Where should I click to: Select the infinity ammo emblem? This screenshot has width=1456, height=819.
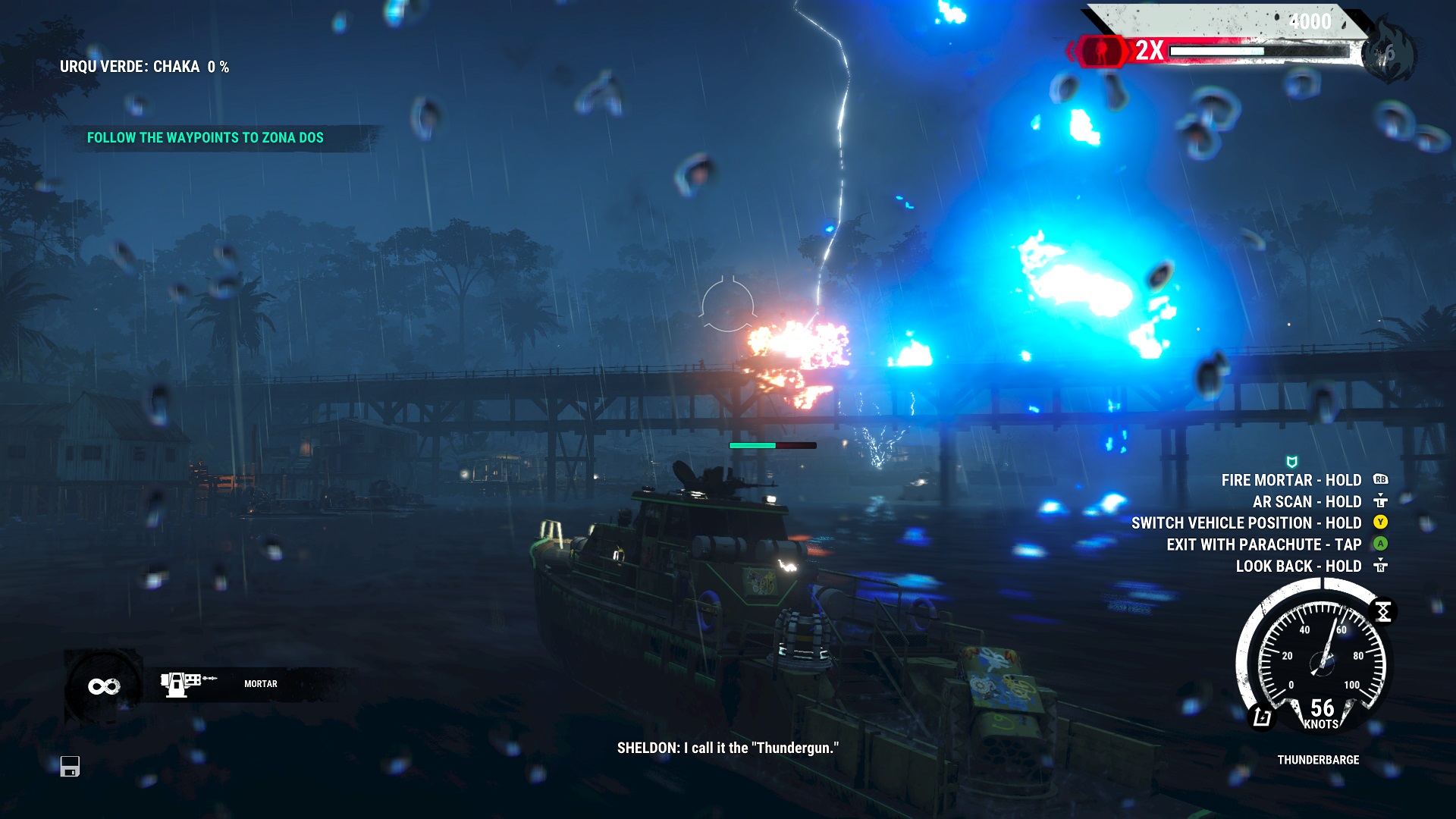pos(104,686)
